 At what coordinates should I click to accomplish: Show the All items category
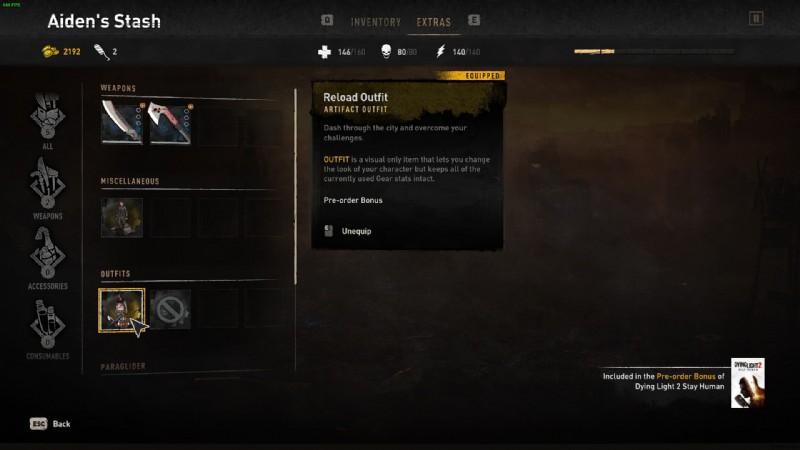pyautogui.click(x=47, y=118)
